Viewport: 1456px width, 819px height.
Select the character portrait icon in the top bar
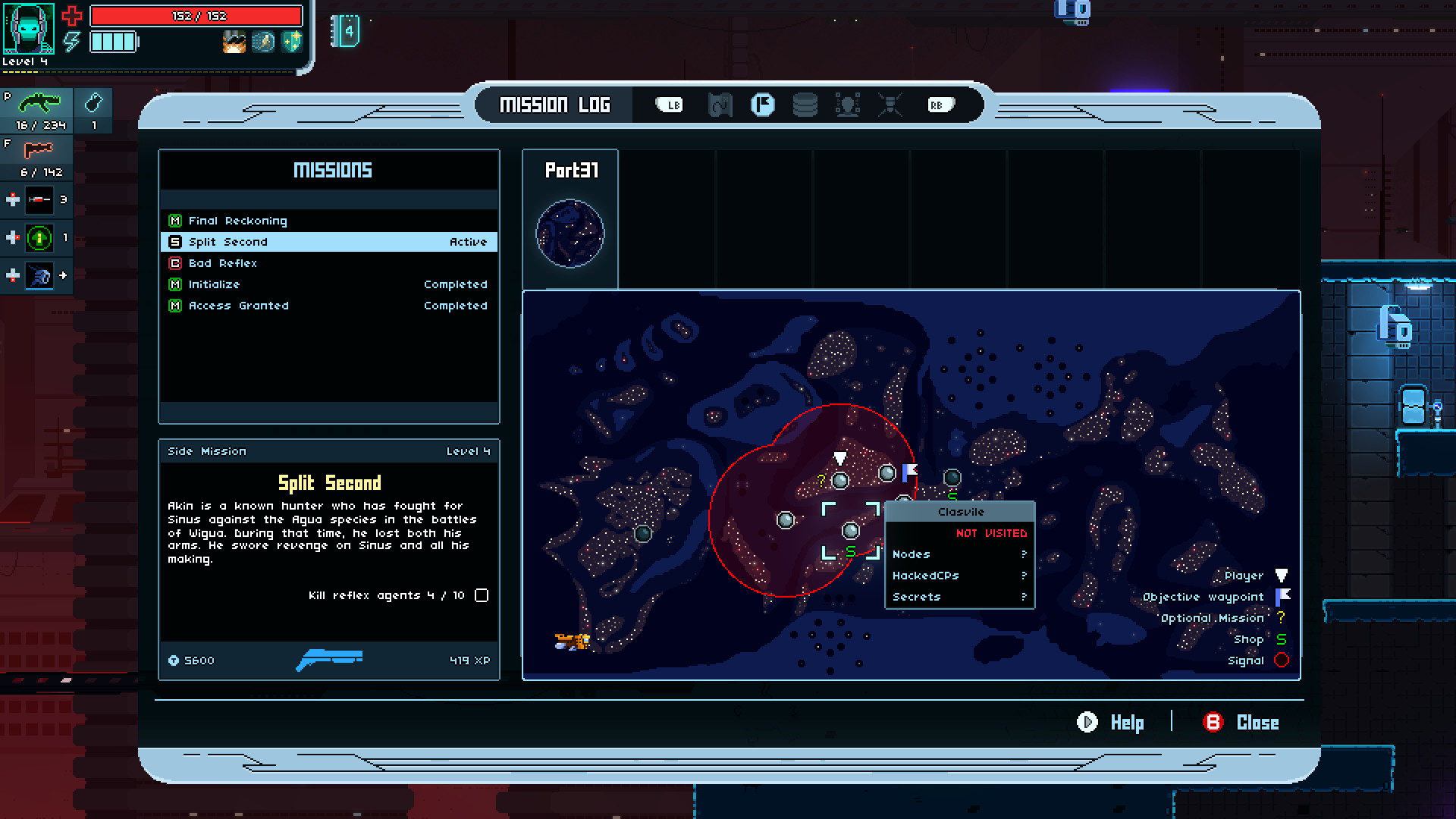pyautogui.click(x=849, y=105)
